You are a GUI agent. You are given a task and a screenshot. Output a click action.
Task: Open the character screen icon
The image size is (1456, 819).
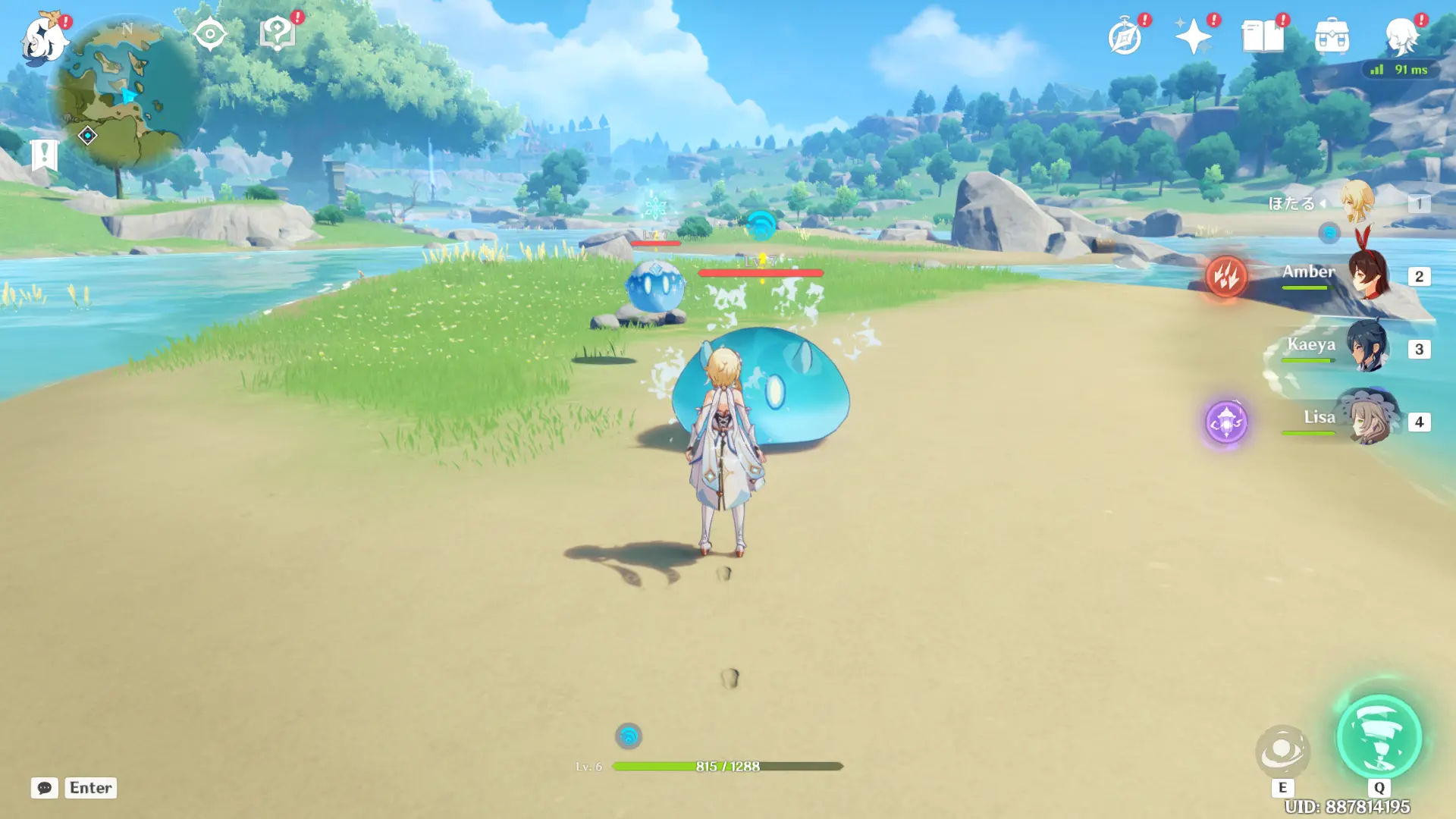[x=1401, y=36]
